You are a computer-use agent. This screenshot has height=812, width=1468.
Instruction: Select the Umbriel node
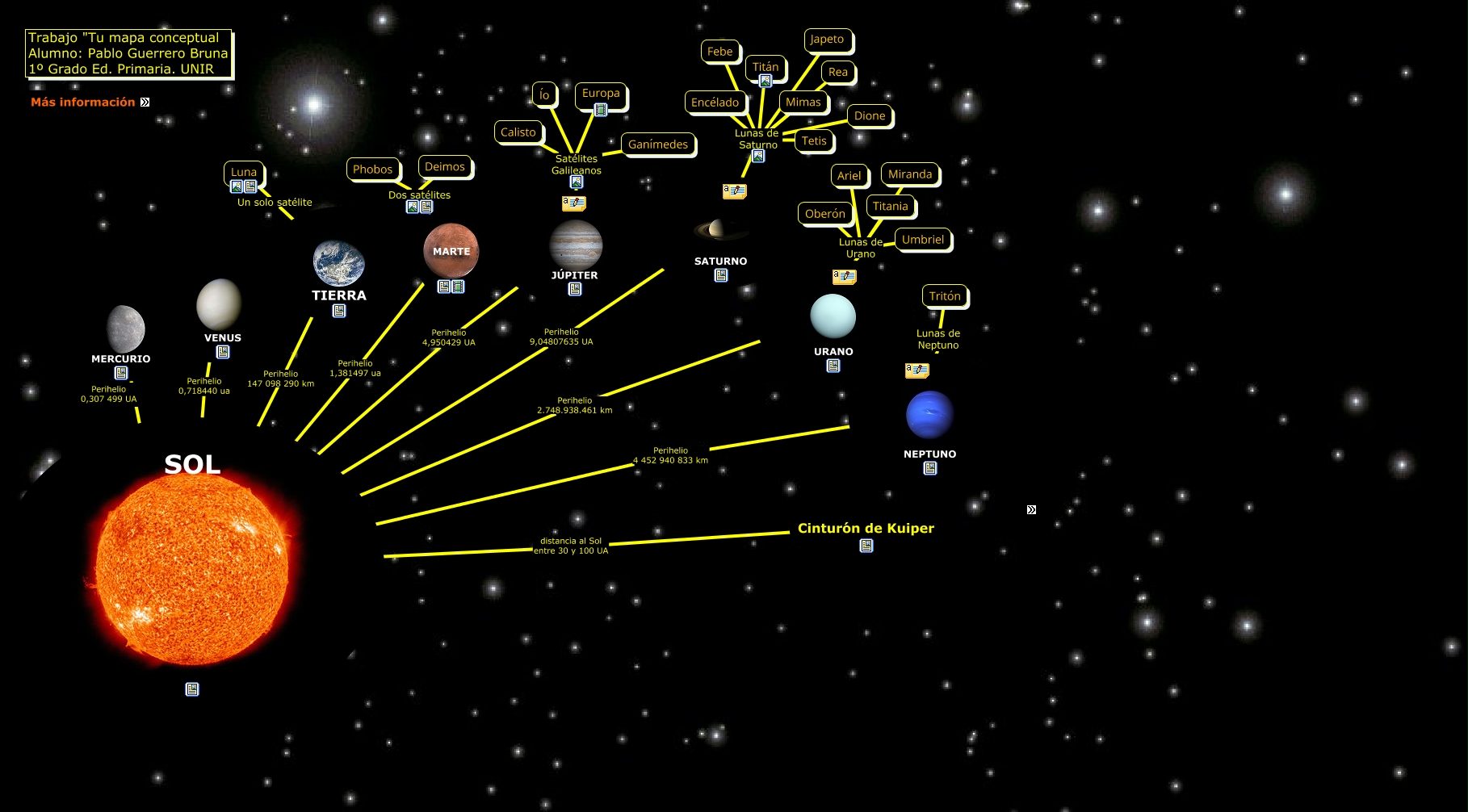click(x=923, y=240)
